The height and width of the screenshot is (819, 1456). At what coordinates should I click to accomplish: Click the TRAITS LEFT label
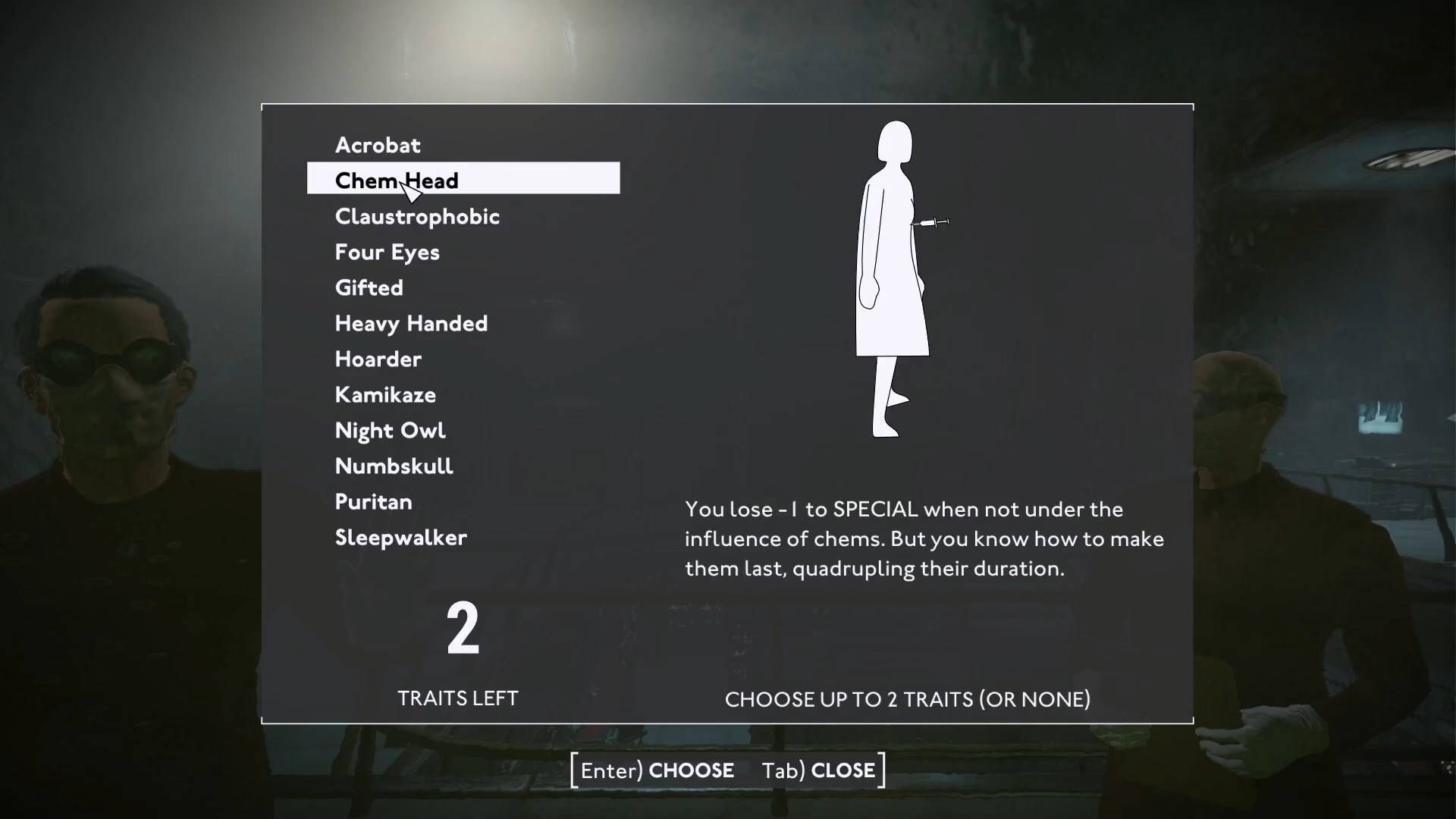457,698
